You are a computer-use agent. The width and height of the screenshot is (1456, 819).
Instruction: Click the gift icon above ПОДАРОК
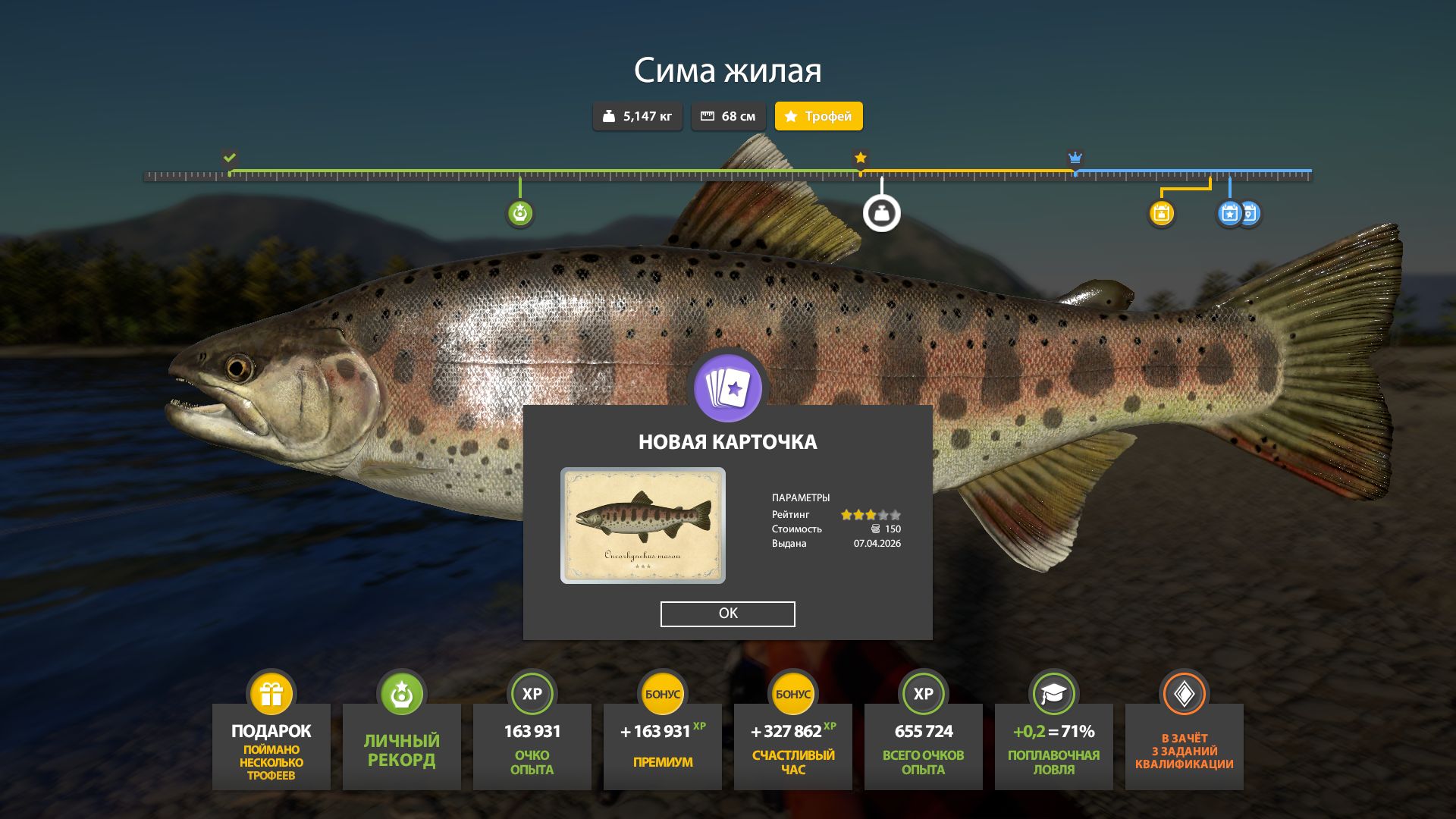[x=271, y=692]
